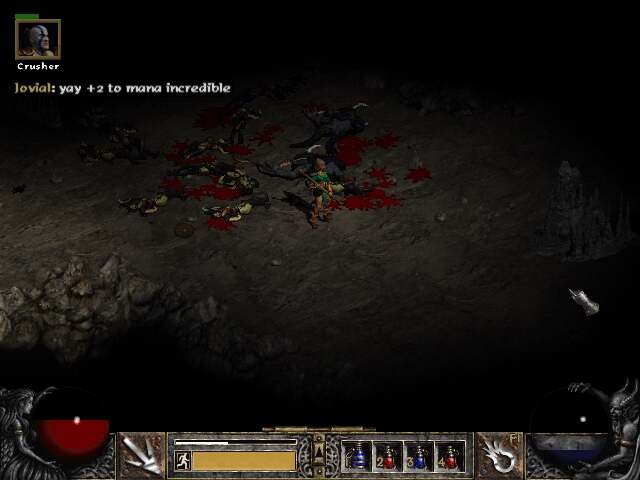This screenshot has height=480, width=640.
Task: Use the blue mana potion in belt slot 1
Action: tap(357, 457)
